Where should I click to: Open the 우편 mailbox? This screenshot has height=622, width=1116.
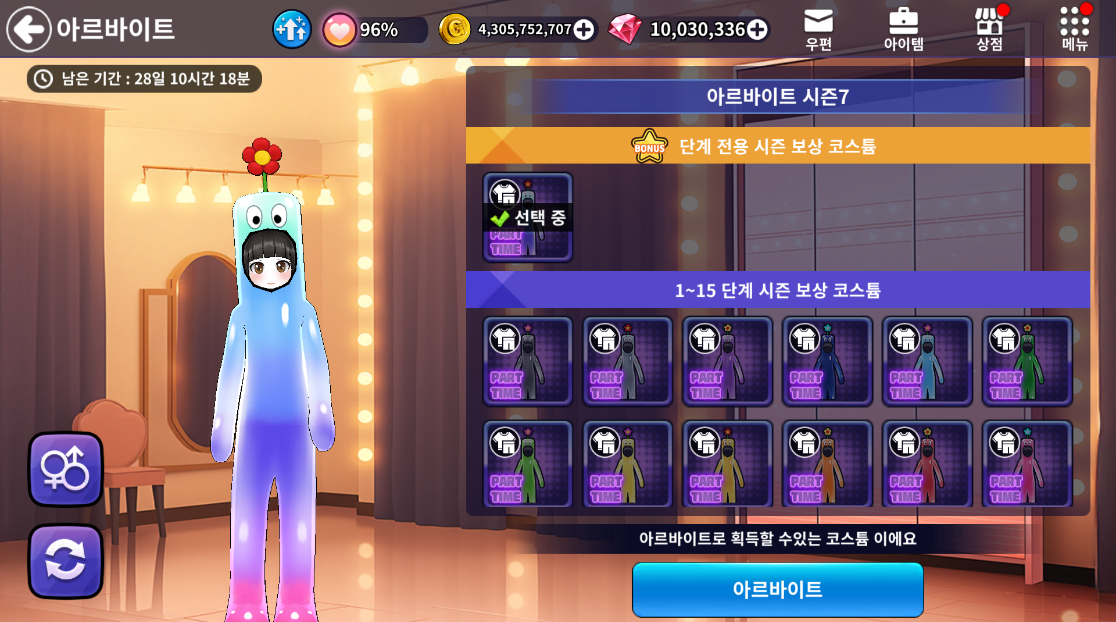click(x=818, y=28)
